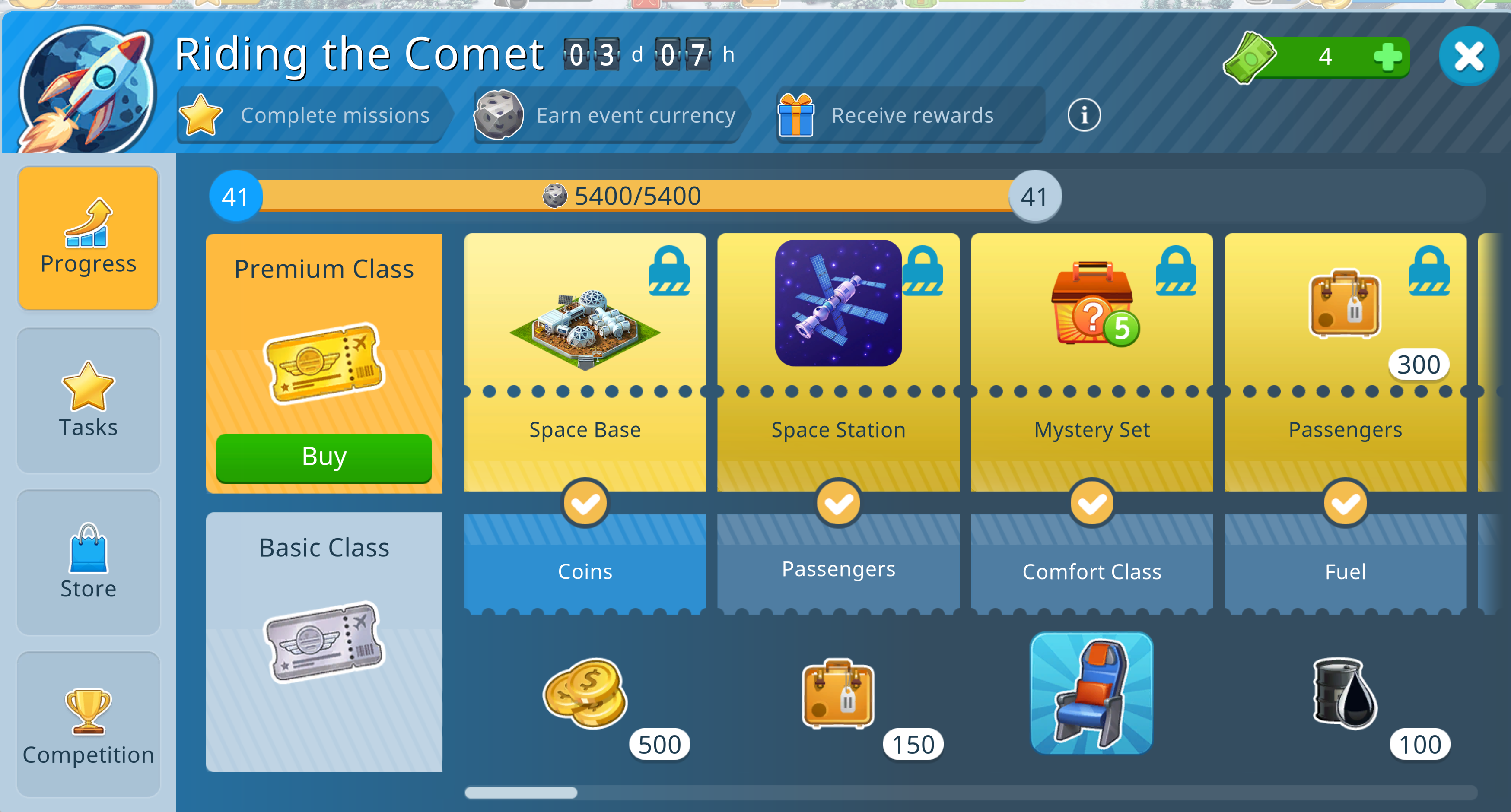Tap the 500 Coins basic reward
Image resolution: width=1511 pixels, height=812 pixels.
(x=585, y=692)
